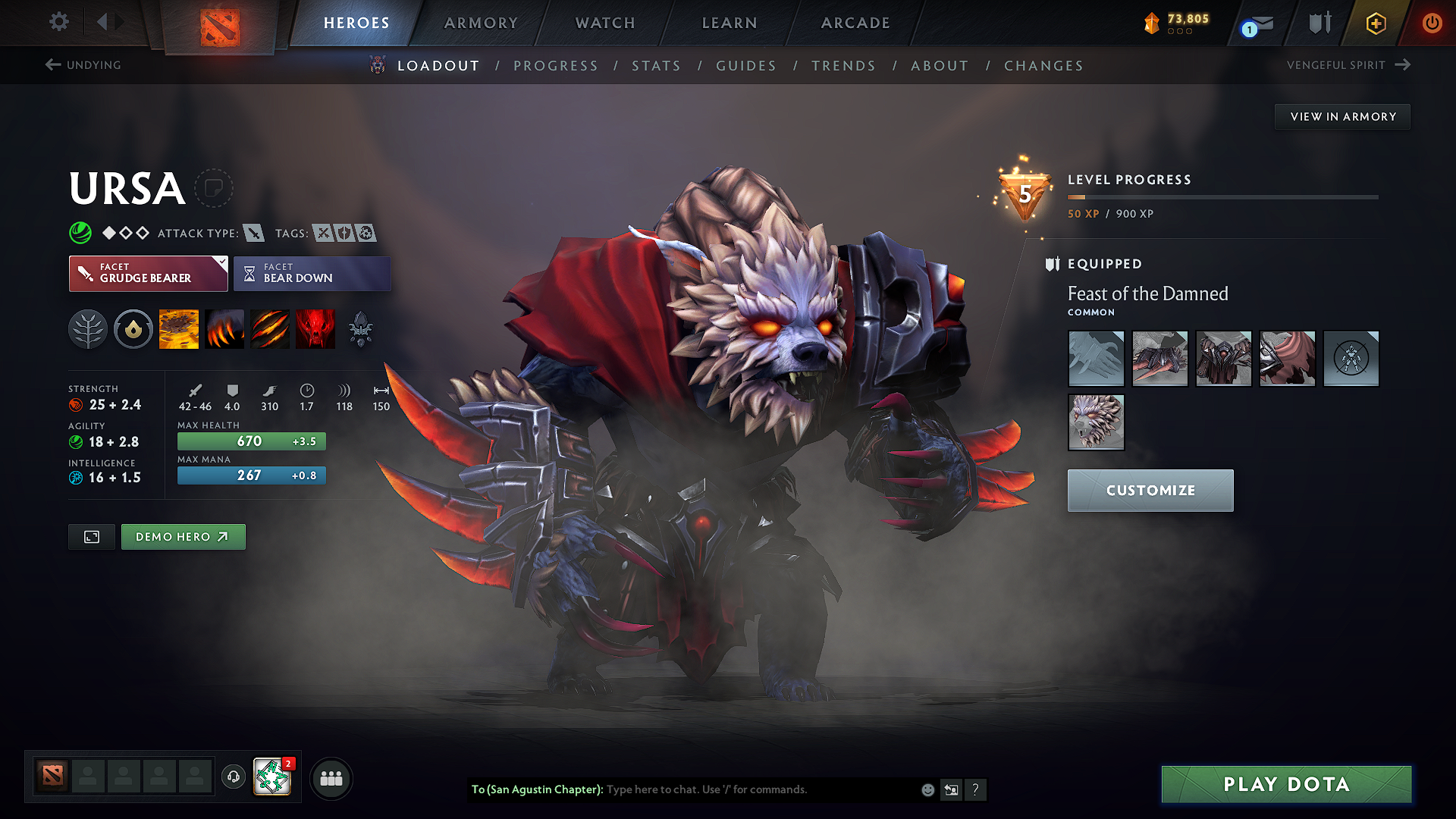This screenshot has width=1456, height=819.
Task: Open Ursa's talent tree icon
Action: [88, 328]
